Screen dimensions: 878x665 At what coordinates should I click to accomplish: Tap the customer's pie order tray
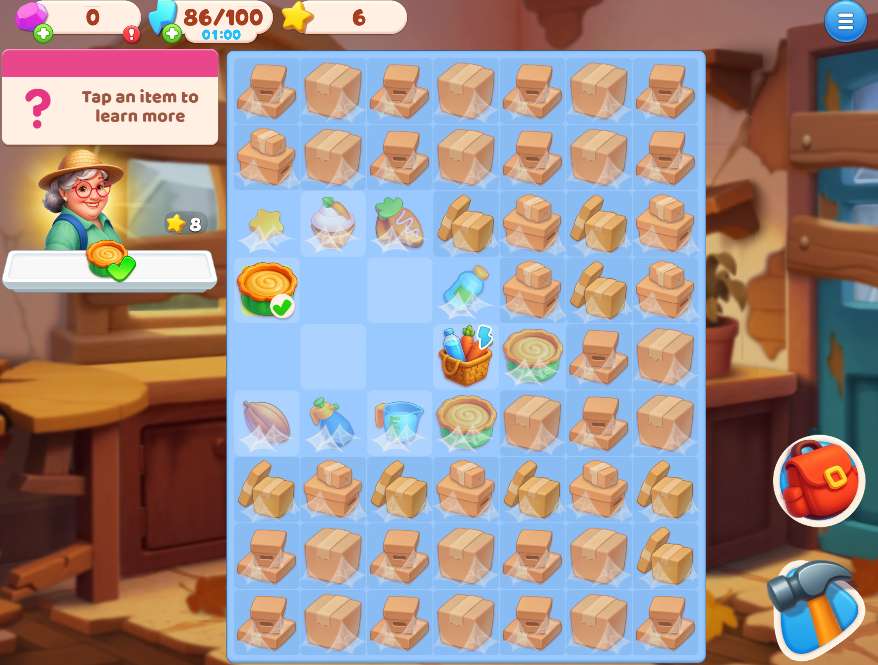(x=109, y=264)
